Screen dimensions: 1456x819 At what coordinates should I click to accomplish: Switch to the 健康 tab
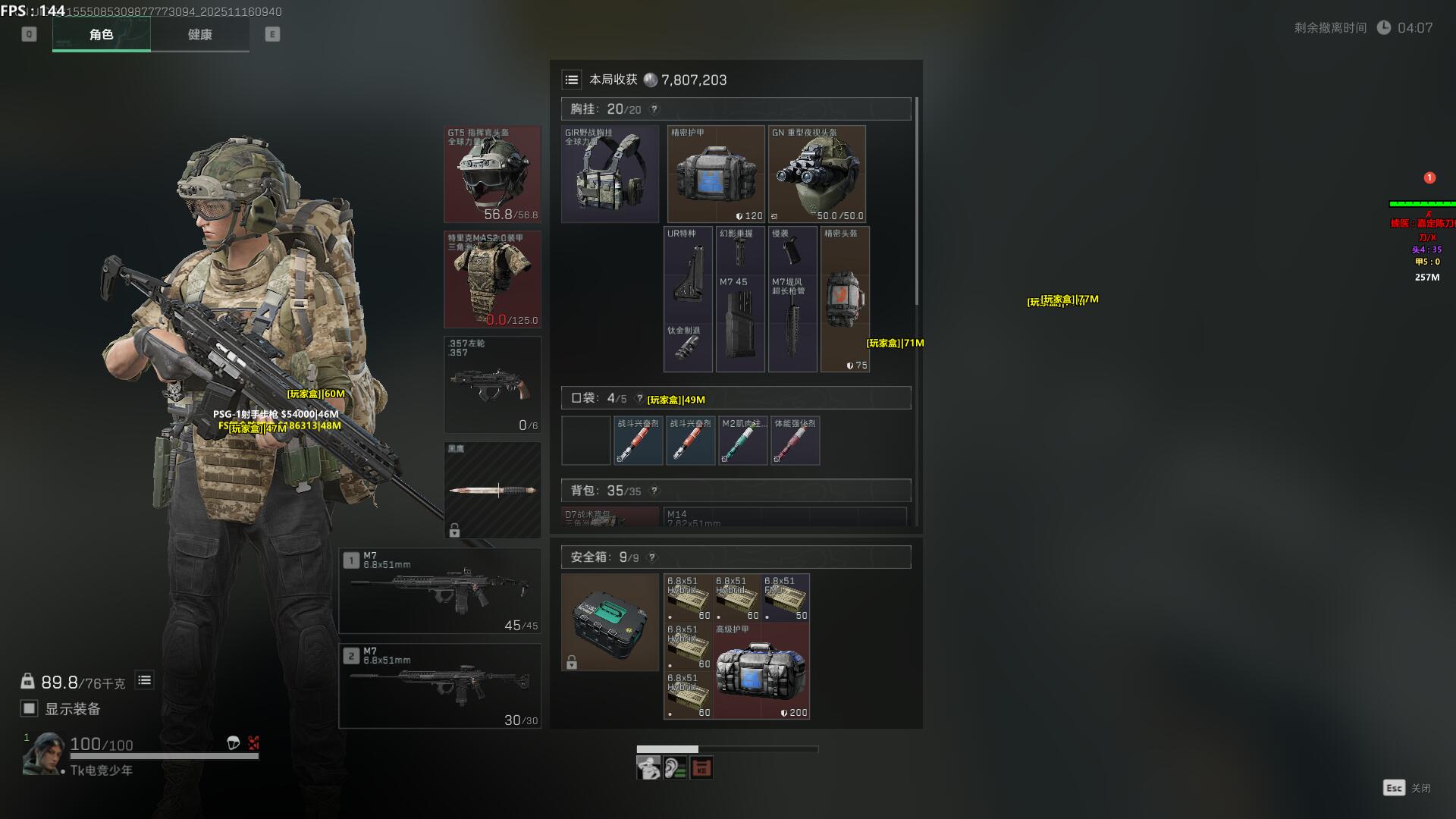click(x=199, y=34)
